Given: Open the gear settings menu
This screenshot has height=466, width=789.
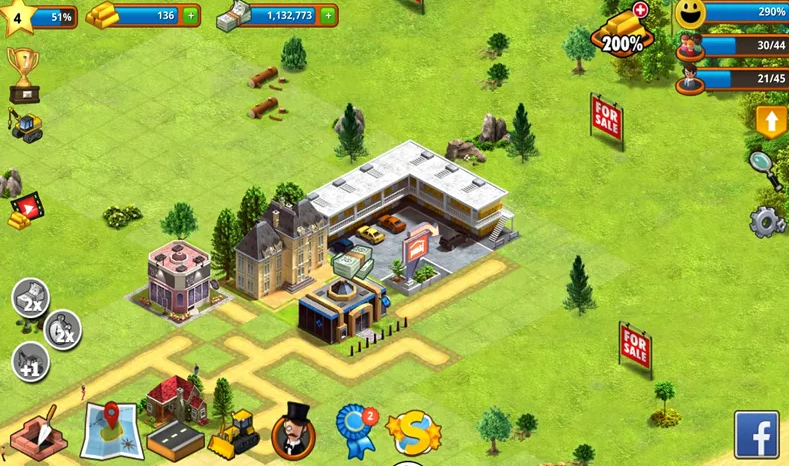Looking at the screenshot, I should point(767,221).
